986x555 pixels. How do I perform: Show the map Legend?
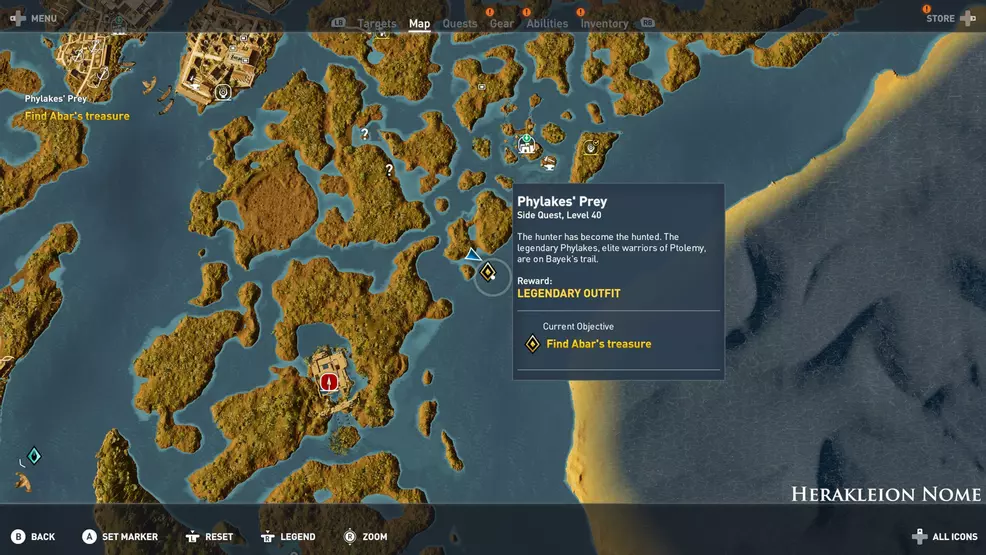click(288, 537)
